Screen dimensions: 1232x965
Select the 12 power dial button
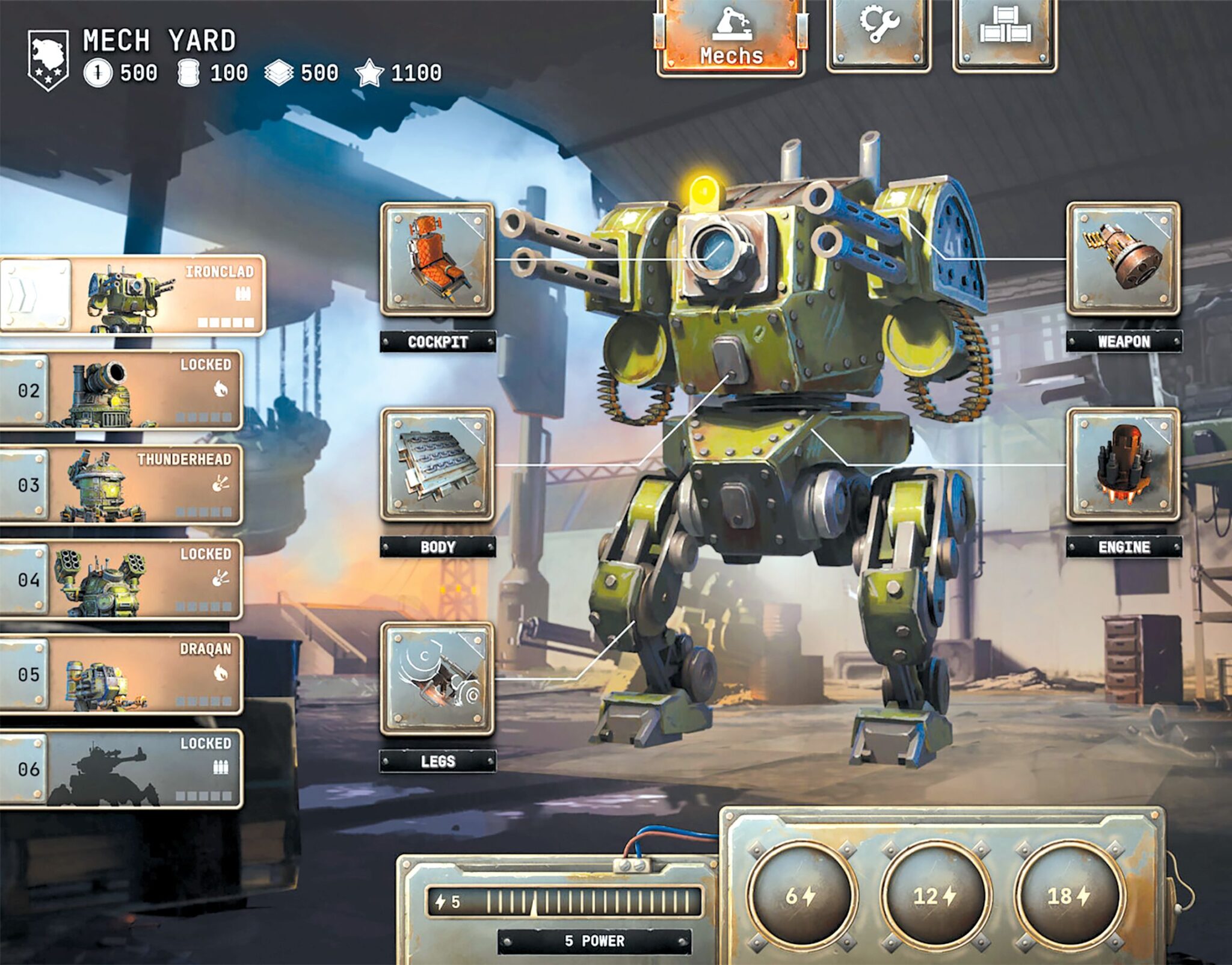[934, 896]
